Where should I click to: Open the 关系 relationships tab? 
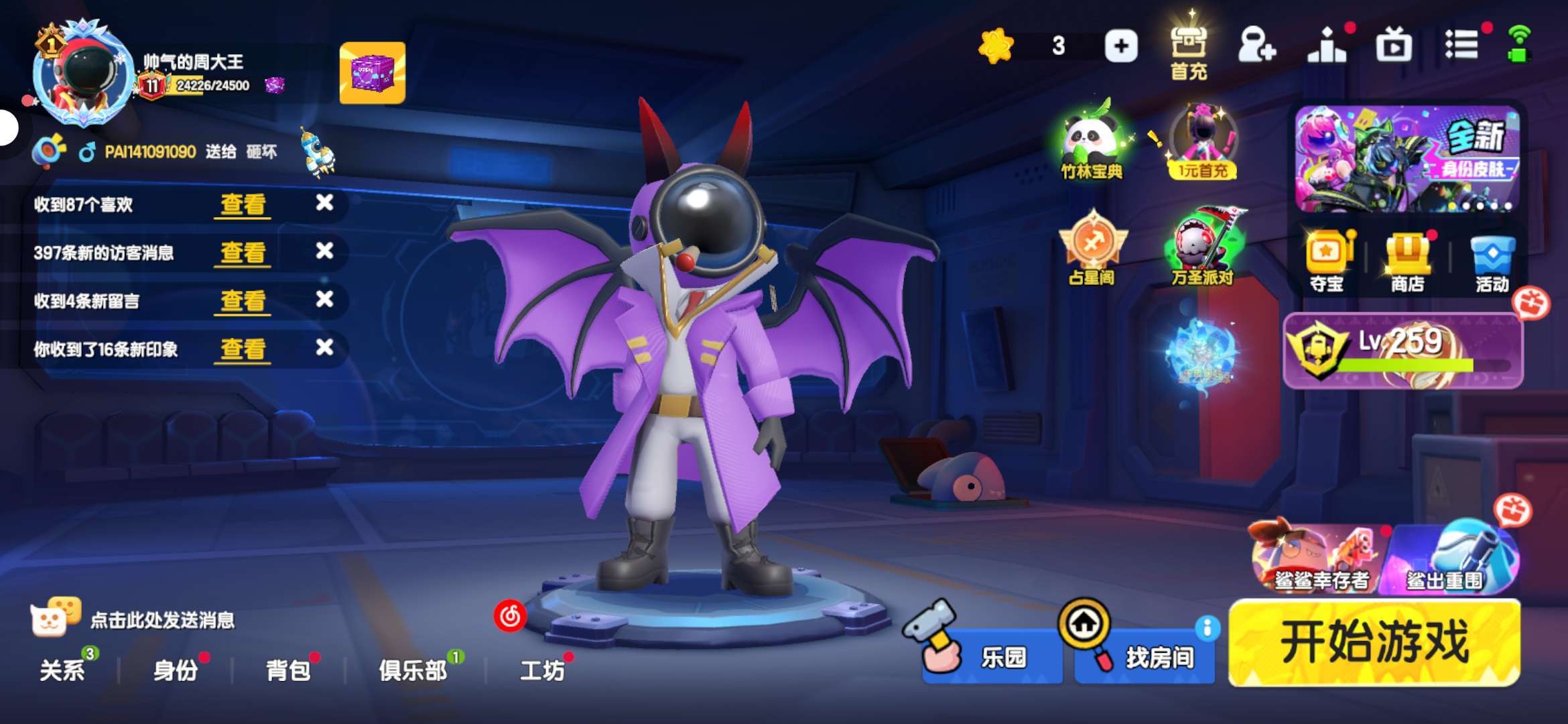62,670
